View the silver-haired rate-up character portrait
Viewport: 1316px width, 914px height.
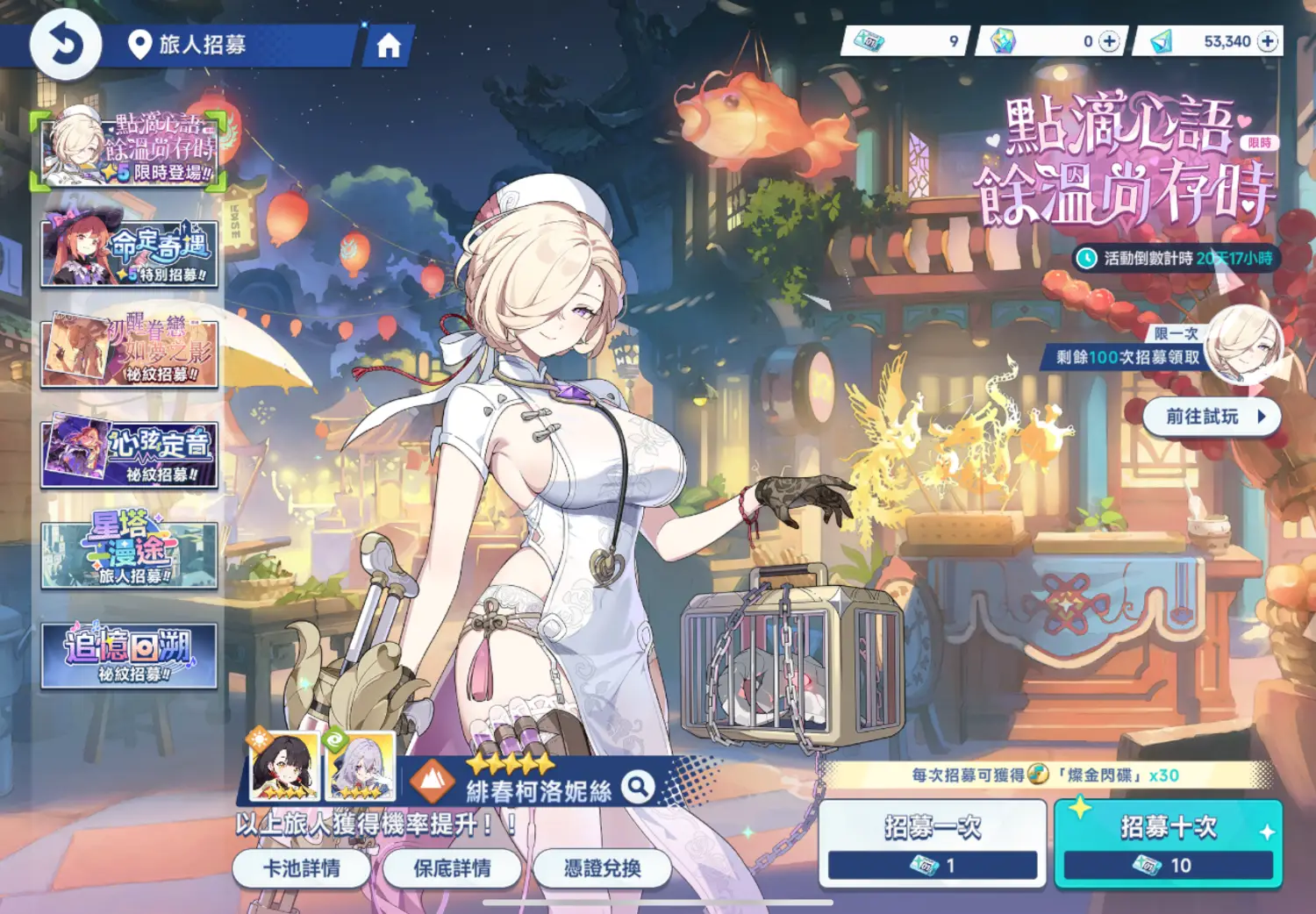[x=360, y=767]
